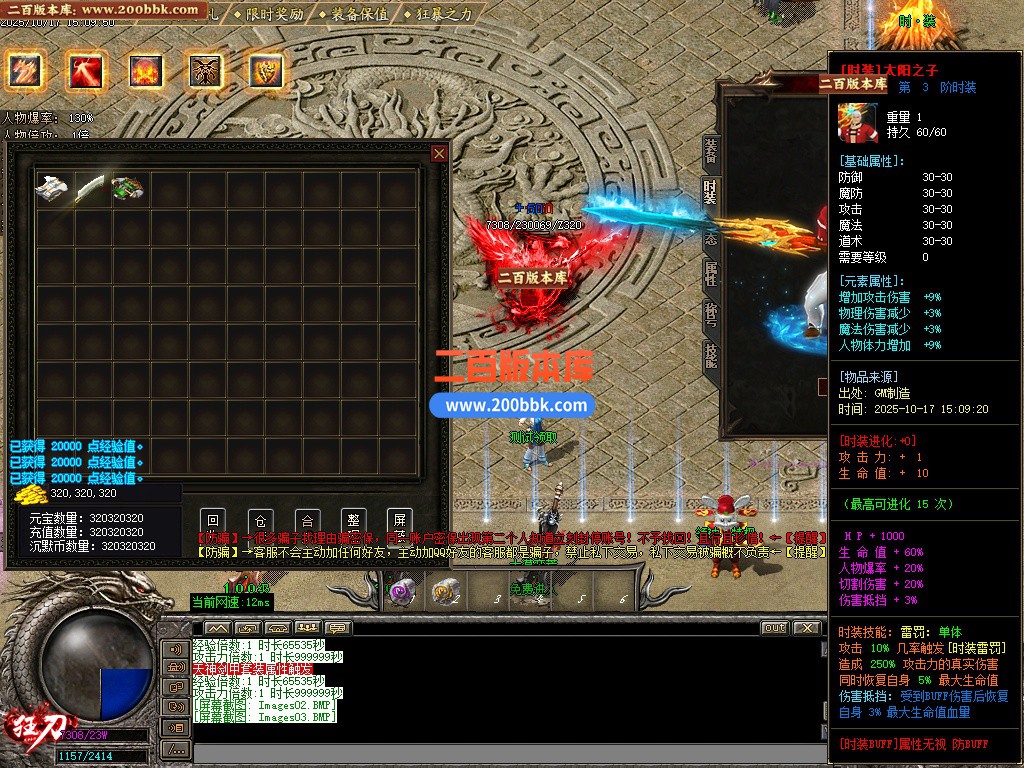Open the 限时奖励 timed rewards menu
Viewport: 1024px width, 768px height.
coord(269,14)
